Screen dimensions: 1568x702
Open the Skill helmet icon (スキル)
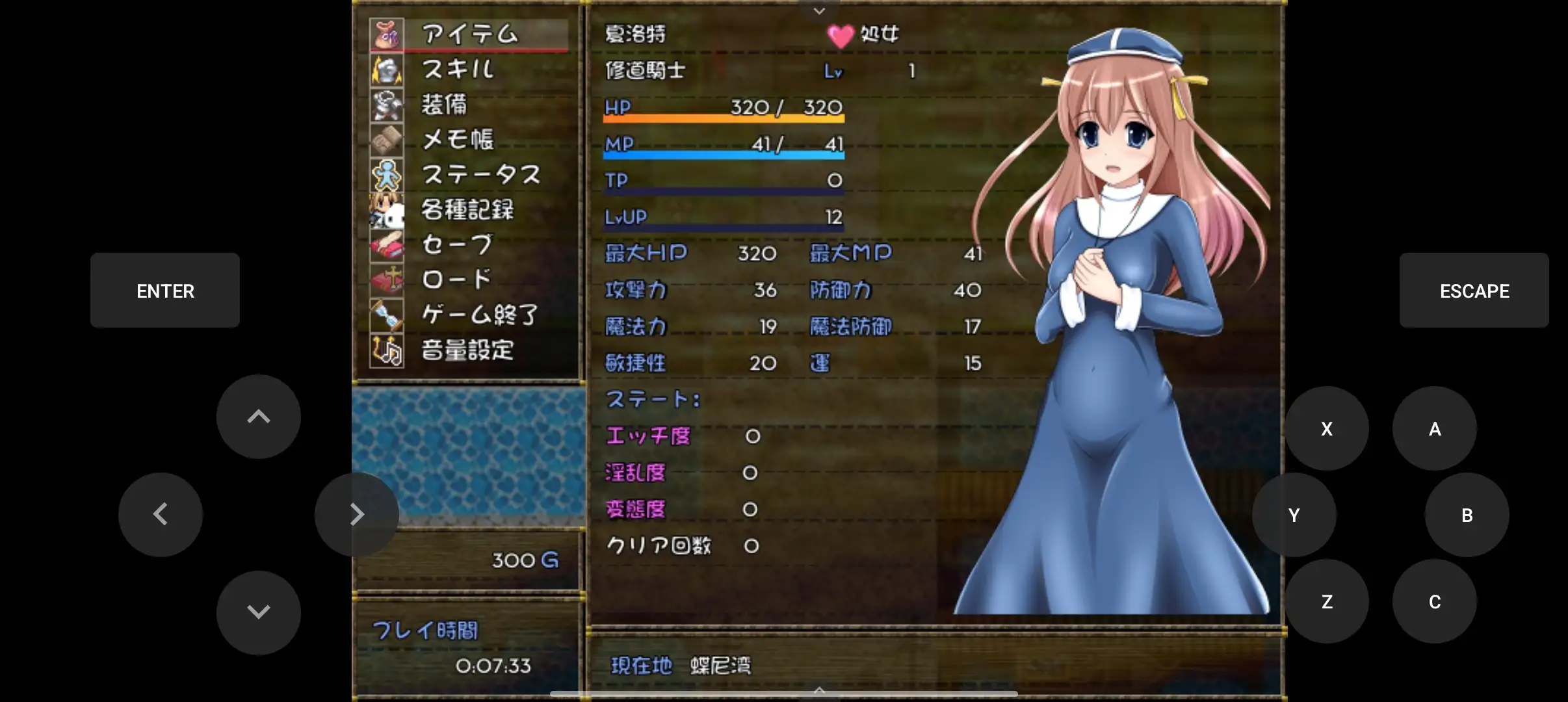[x=387, y=70]
